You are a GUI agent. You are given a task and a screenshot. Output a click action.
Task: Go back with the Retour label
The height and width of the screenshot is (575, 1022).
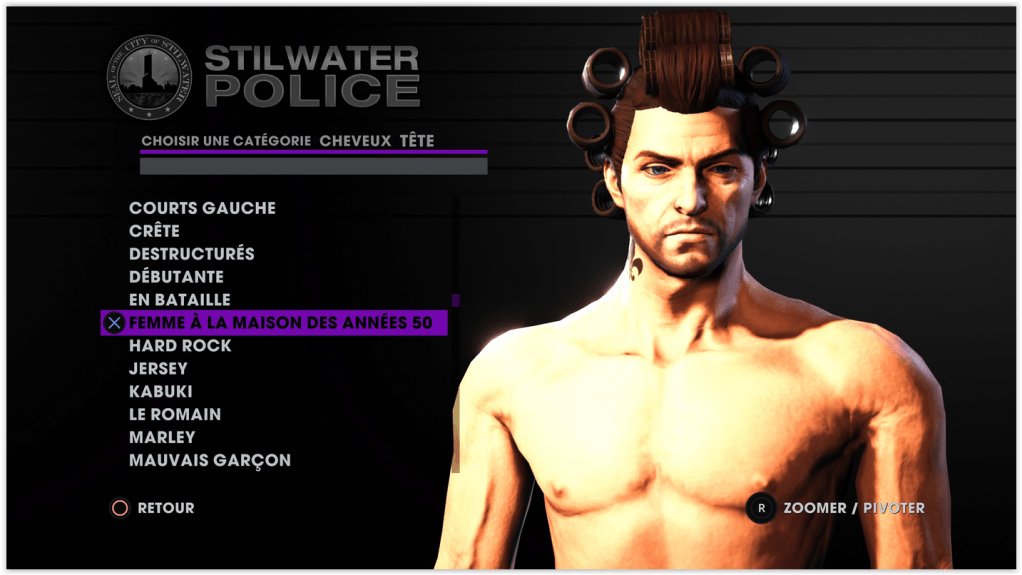(165, 508)
